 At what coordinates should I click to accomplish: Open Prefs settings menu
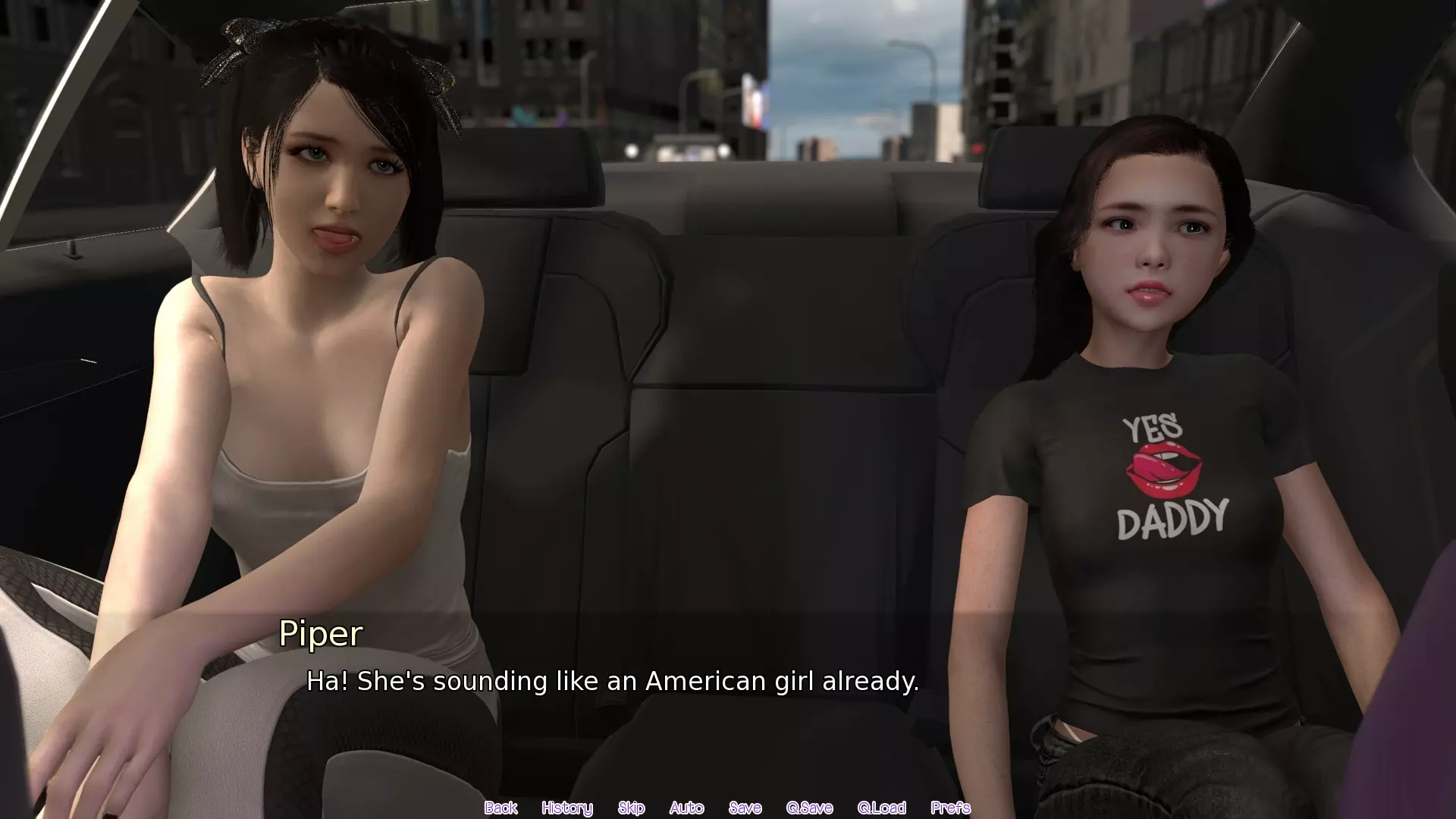[950, 808]
